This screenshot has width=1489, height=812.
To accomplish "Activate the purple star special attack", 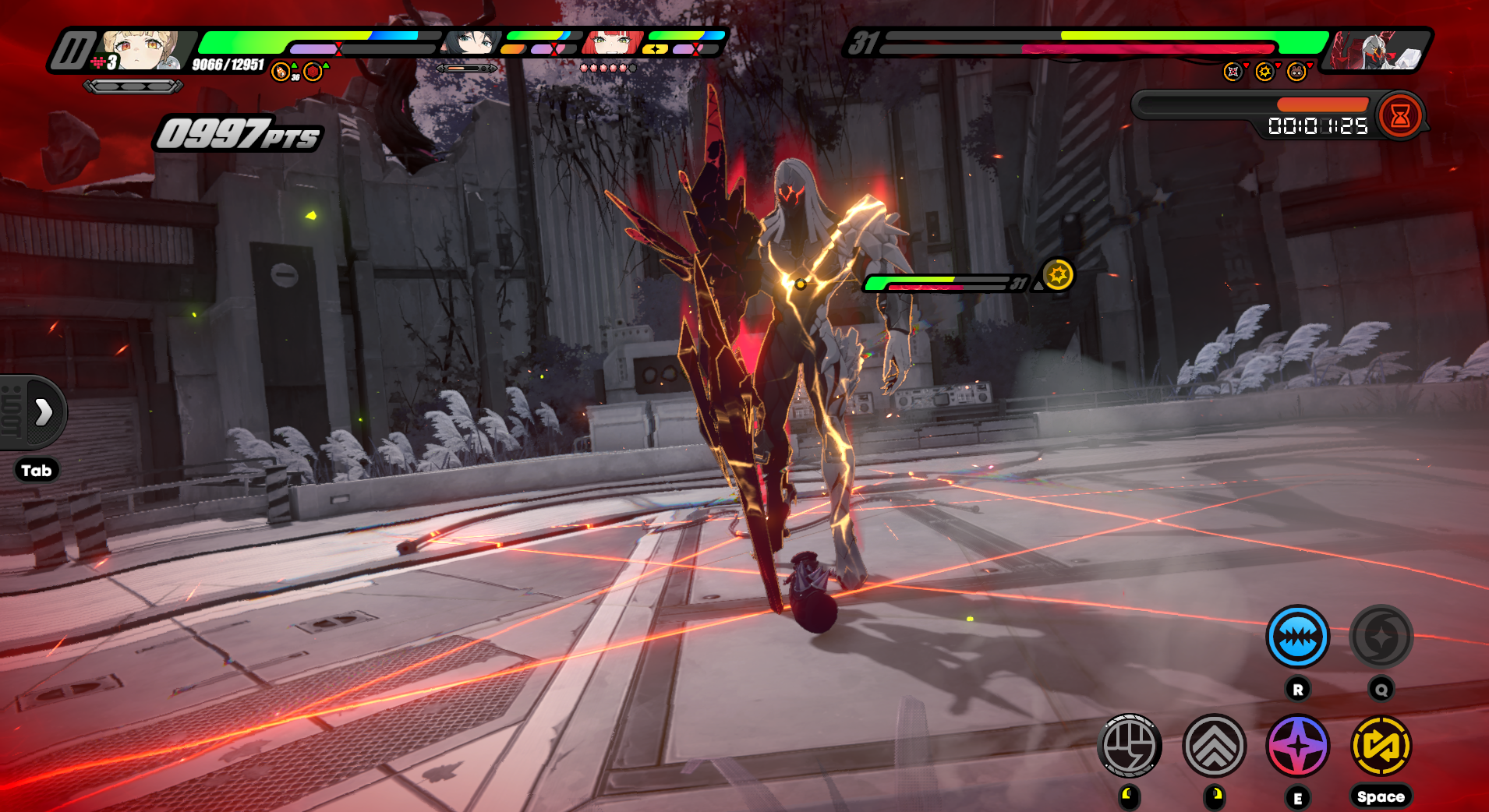I will point(1297,746).
